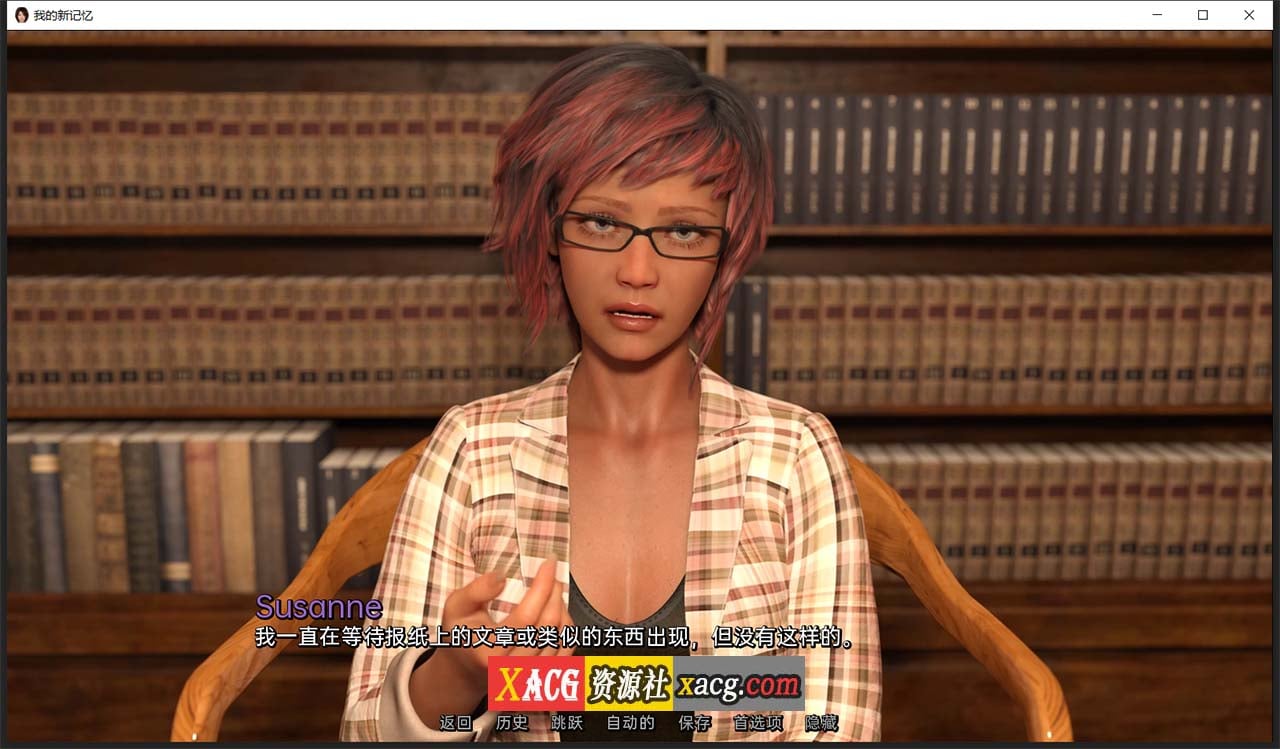1280x749 pixels.
Task: Open the 历史 (History) screen
Action: 513,723
